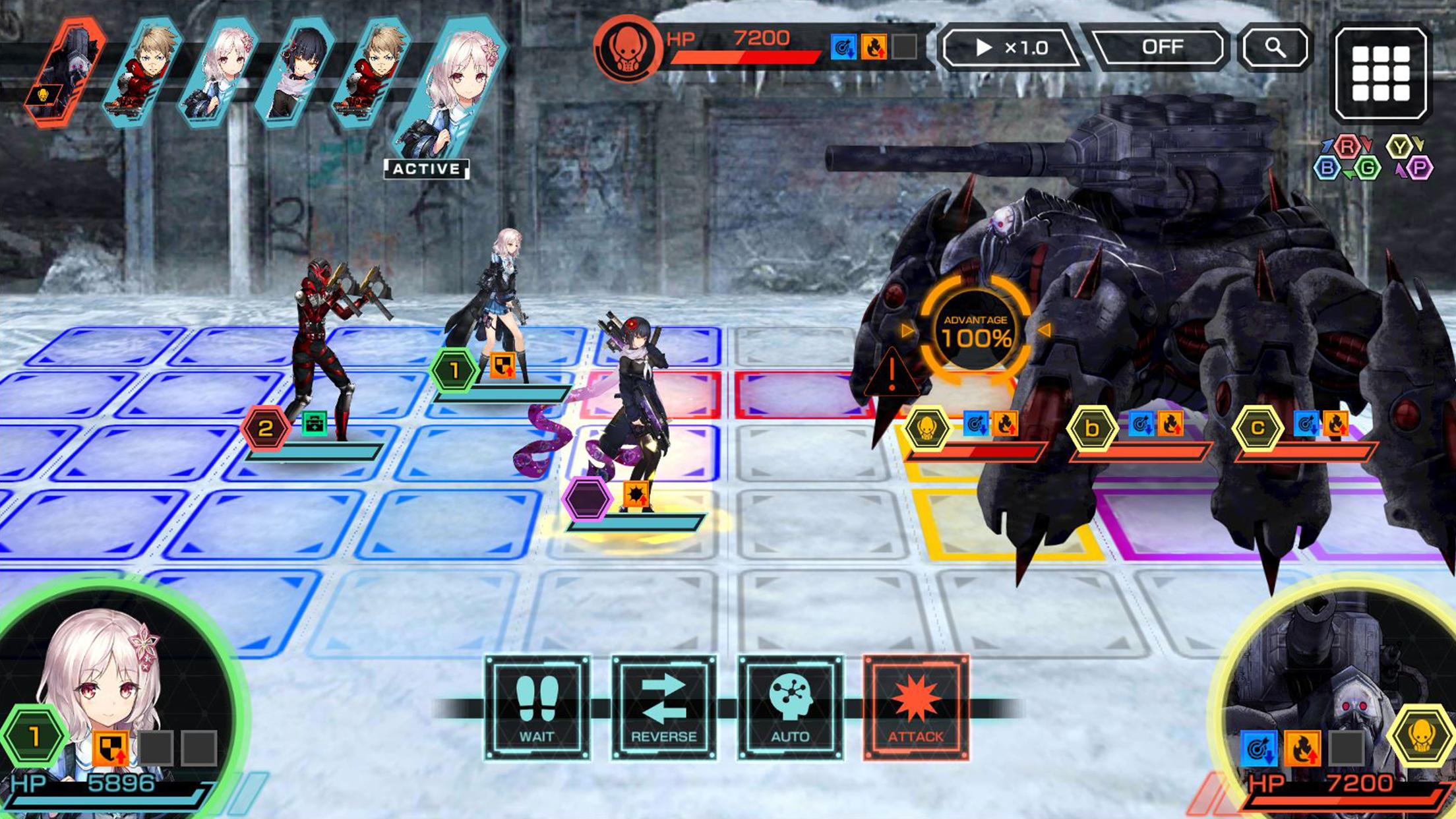
Task: Click the black-haired girl turn-order portrait
Action: (295, 73)
